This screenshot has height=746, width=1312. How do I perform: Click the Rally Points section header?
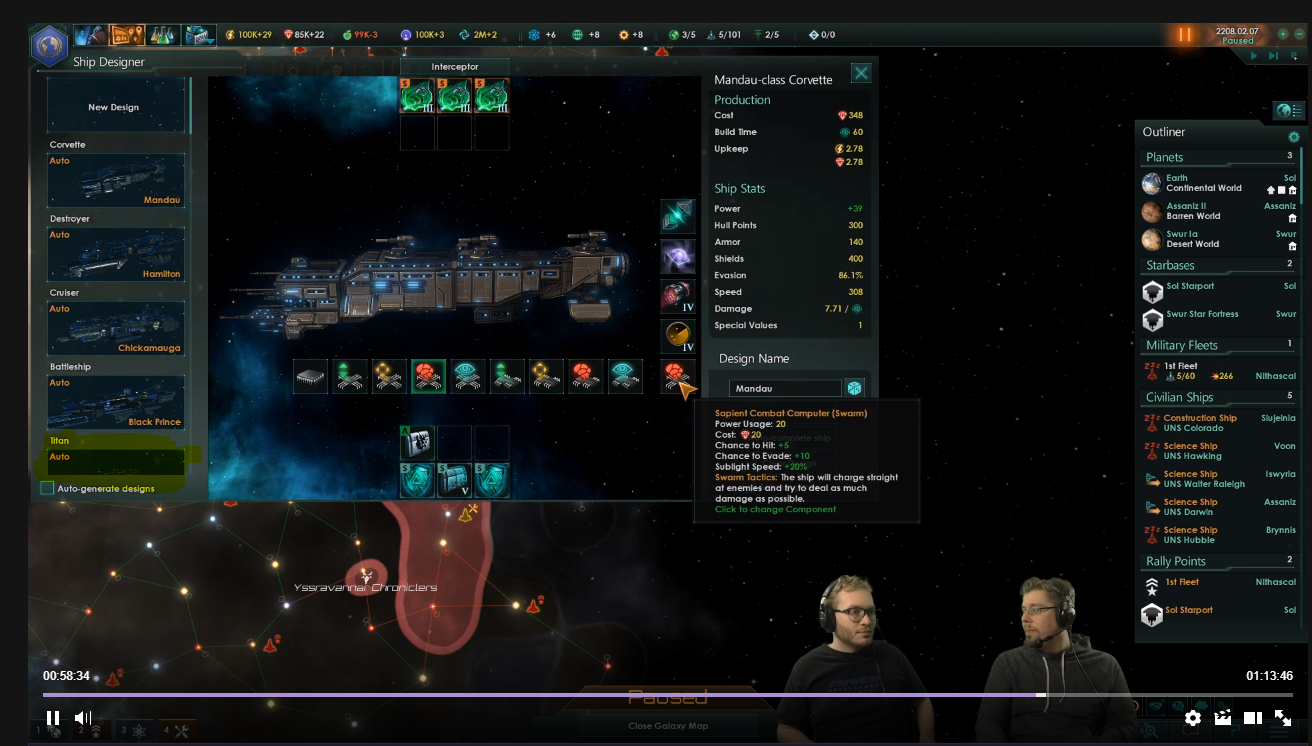[x=1175, y=561]
